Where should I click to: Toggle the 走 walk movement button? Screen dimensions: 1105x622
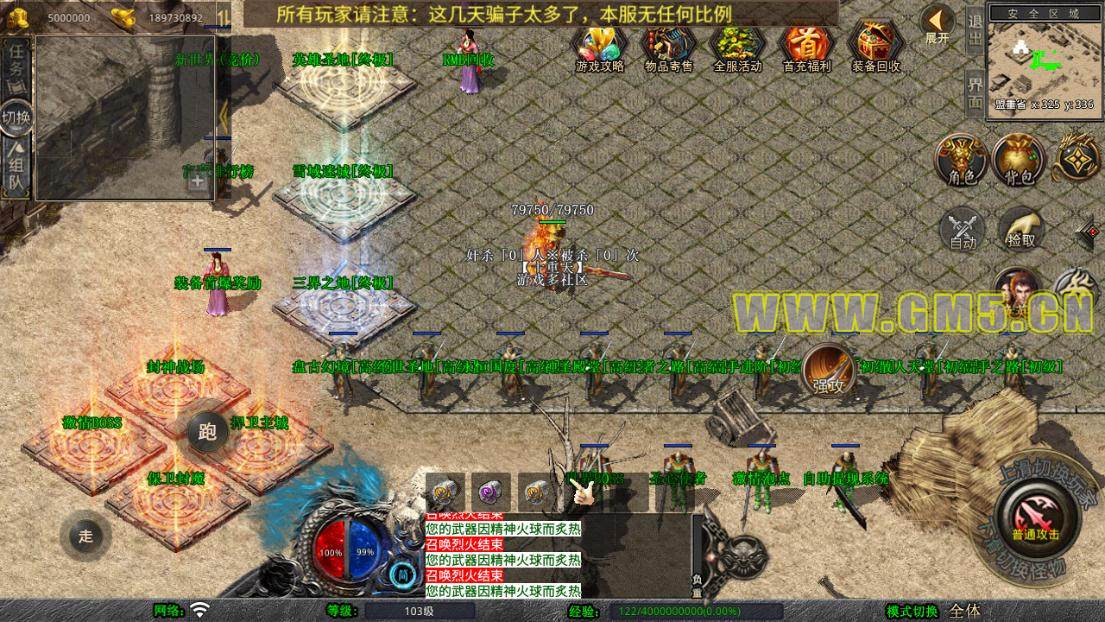86,536
